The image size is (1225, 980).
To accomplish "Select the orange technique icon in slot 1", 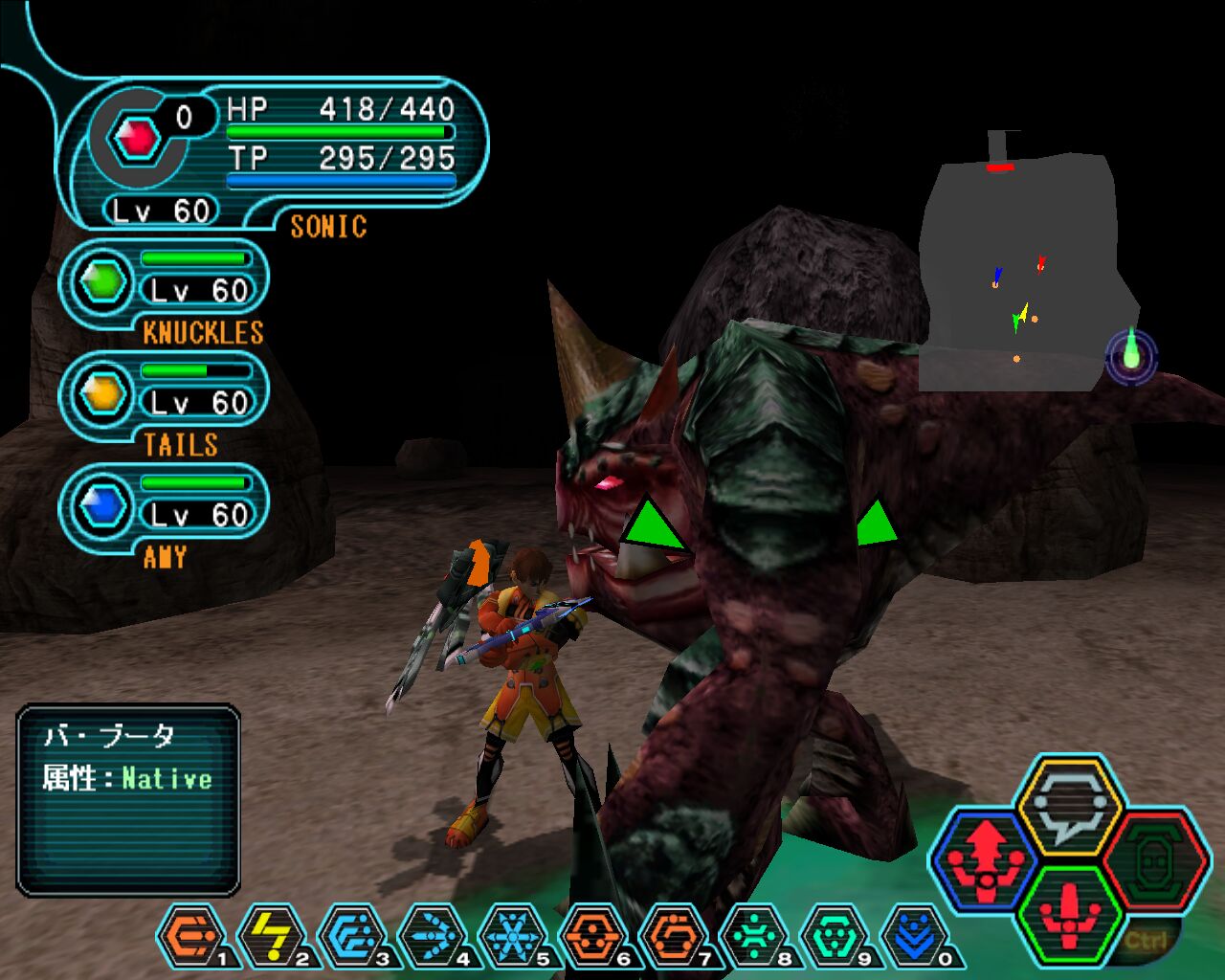I will click(189, 935).
